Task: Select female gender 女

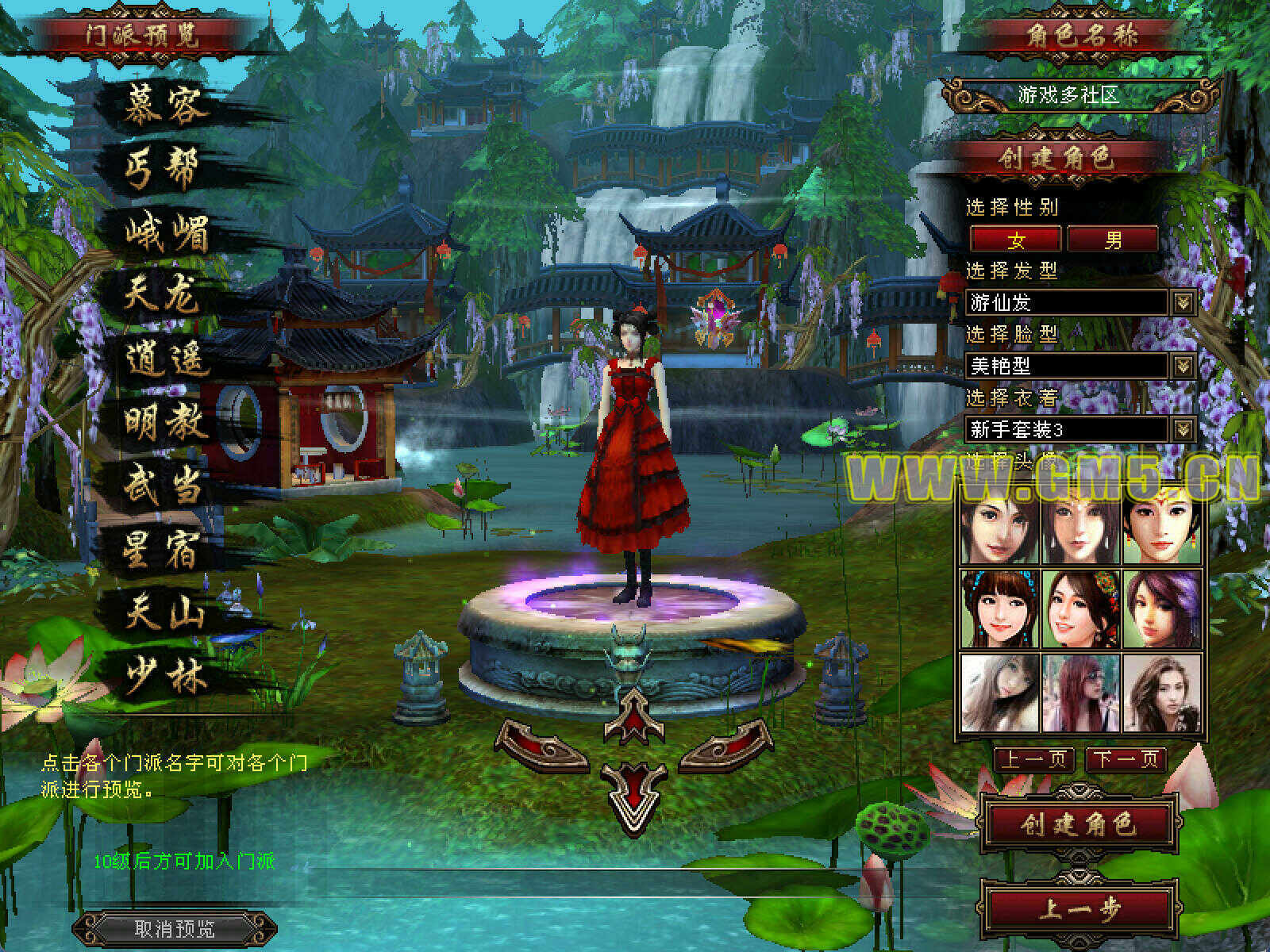Action: click(1015, 239)
